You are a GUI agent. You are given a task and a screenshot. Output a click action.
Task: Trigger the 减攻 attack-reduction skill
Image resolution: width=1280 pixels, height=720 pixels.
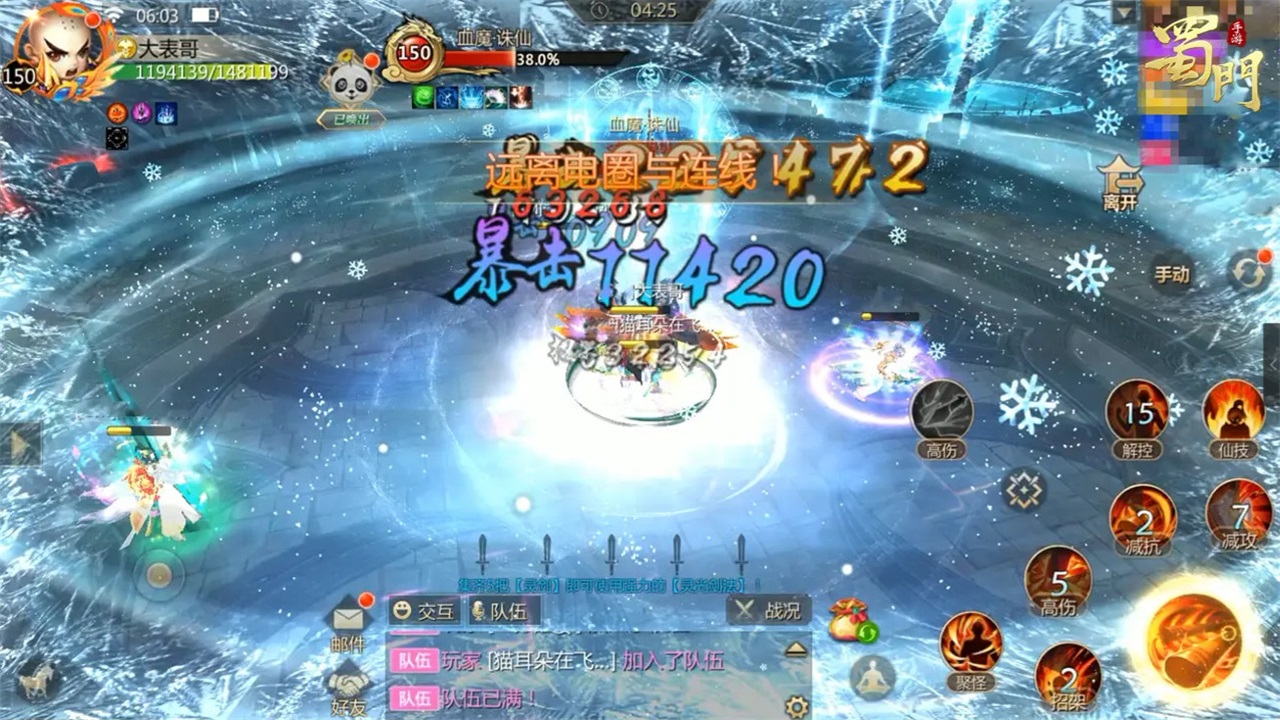[1236, 518]
